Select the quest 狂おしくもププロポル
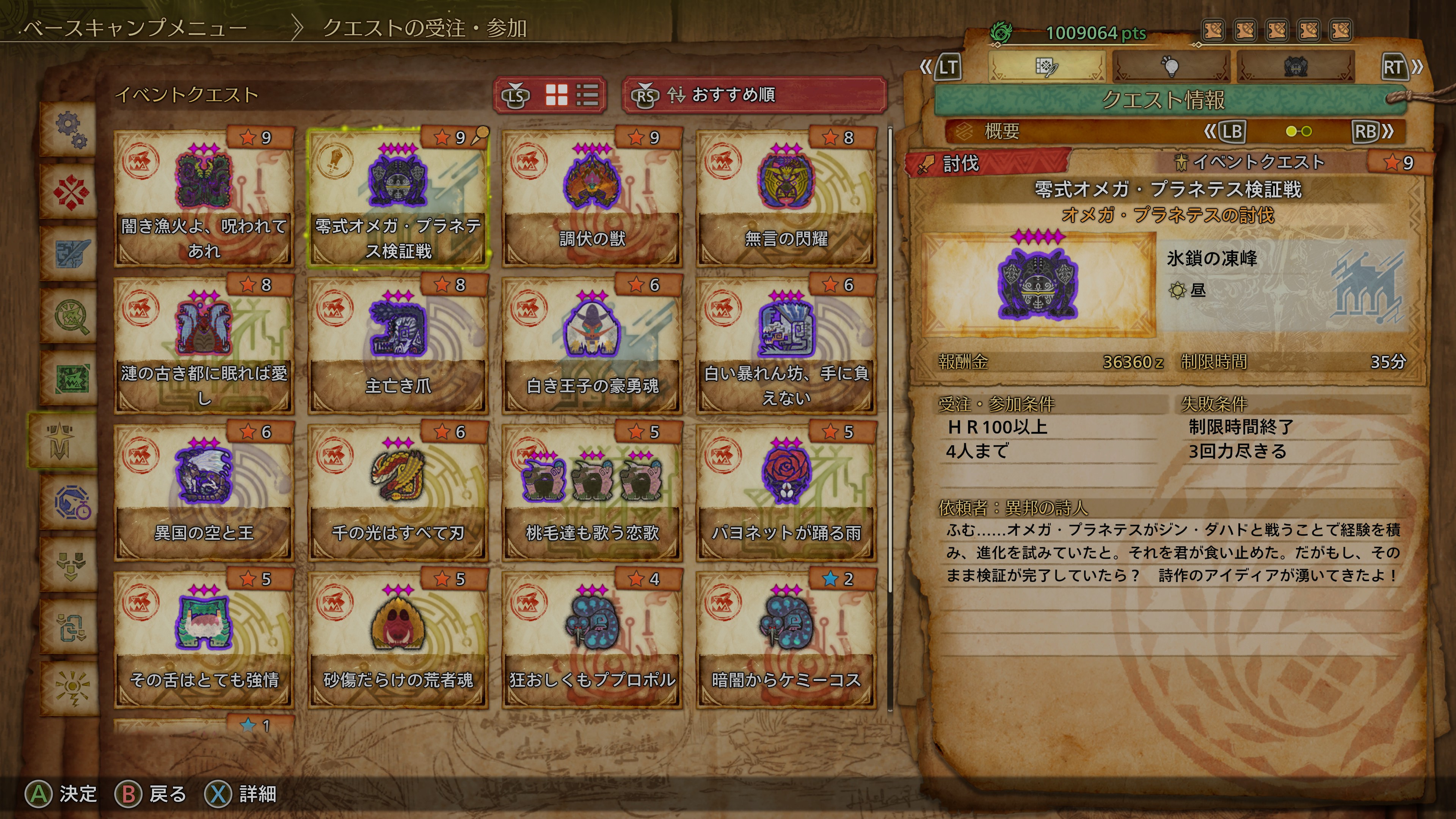Image resolution: width=1456 pixels, height=819 pixels. pos(592,639)
